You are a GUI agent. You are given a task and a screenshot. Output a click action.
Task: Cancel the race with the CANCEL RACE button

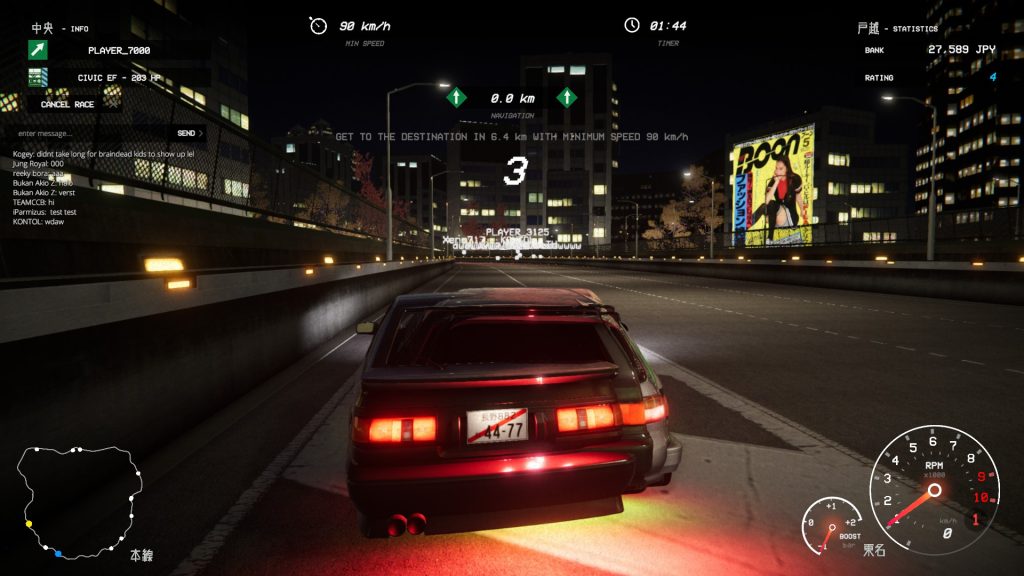click(x=68, y=104)
